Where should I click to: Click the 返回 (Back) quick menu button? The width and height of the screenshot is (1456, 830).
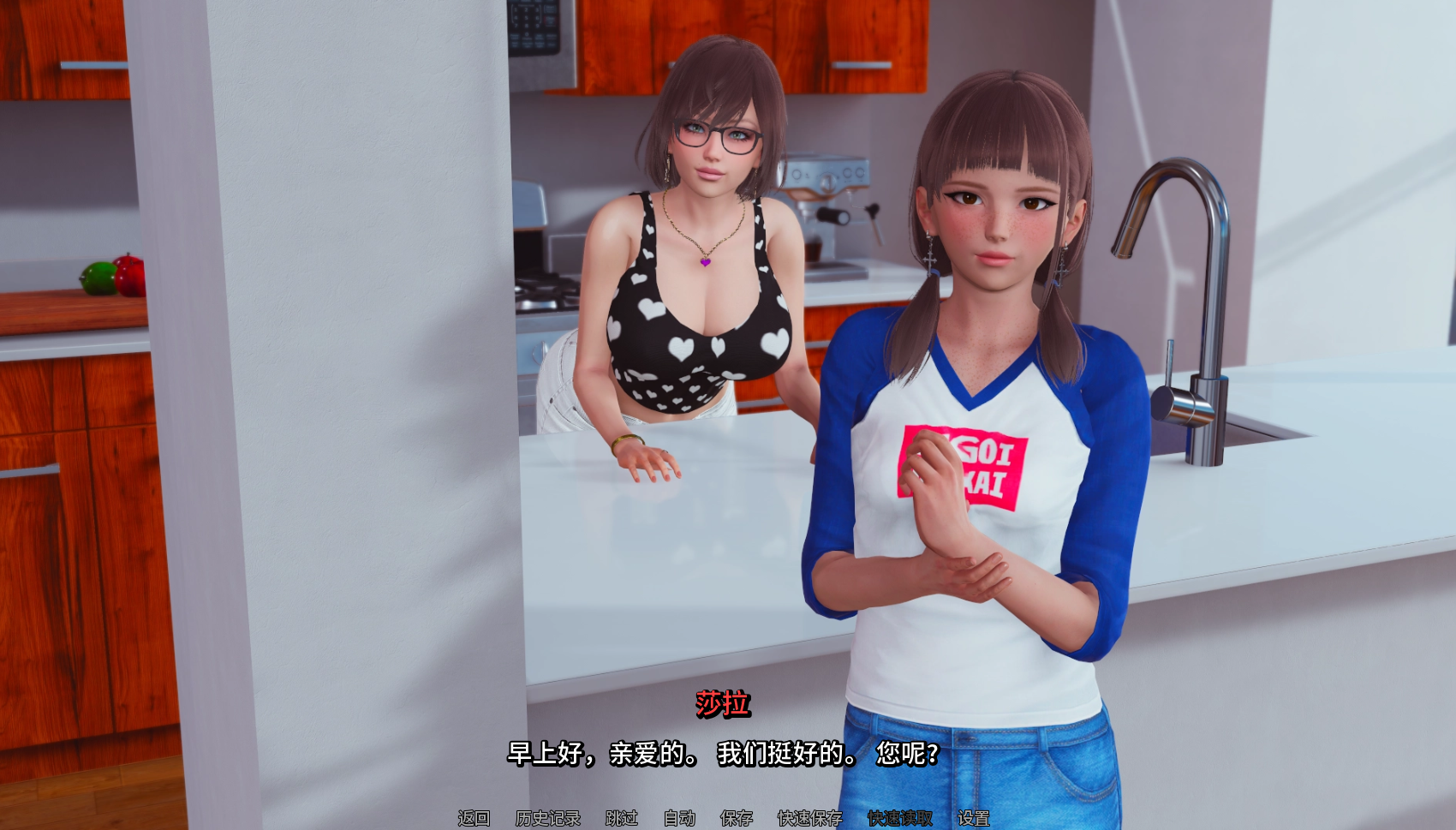pyautogui.click(x=474, y=818)
